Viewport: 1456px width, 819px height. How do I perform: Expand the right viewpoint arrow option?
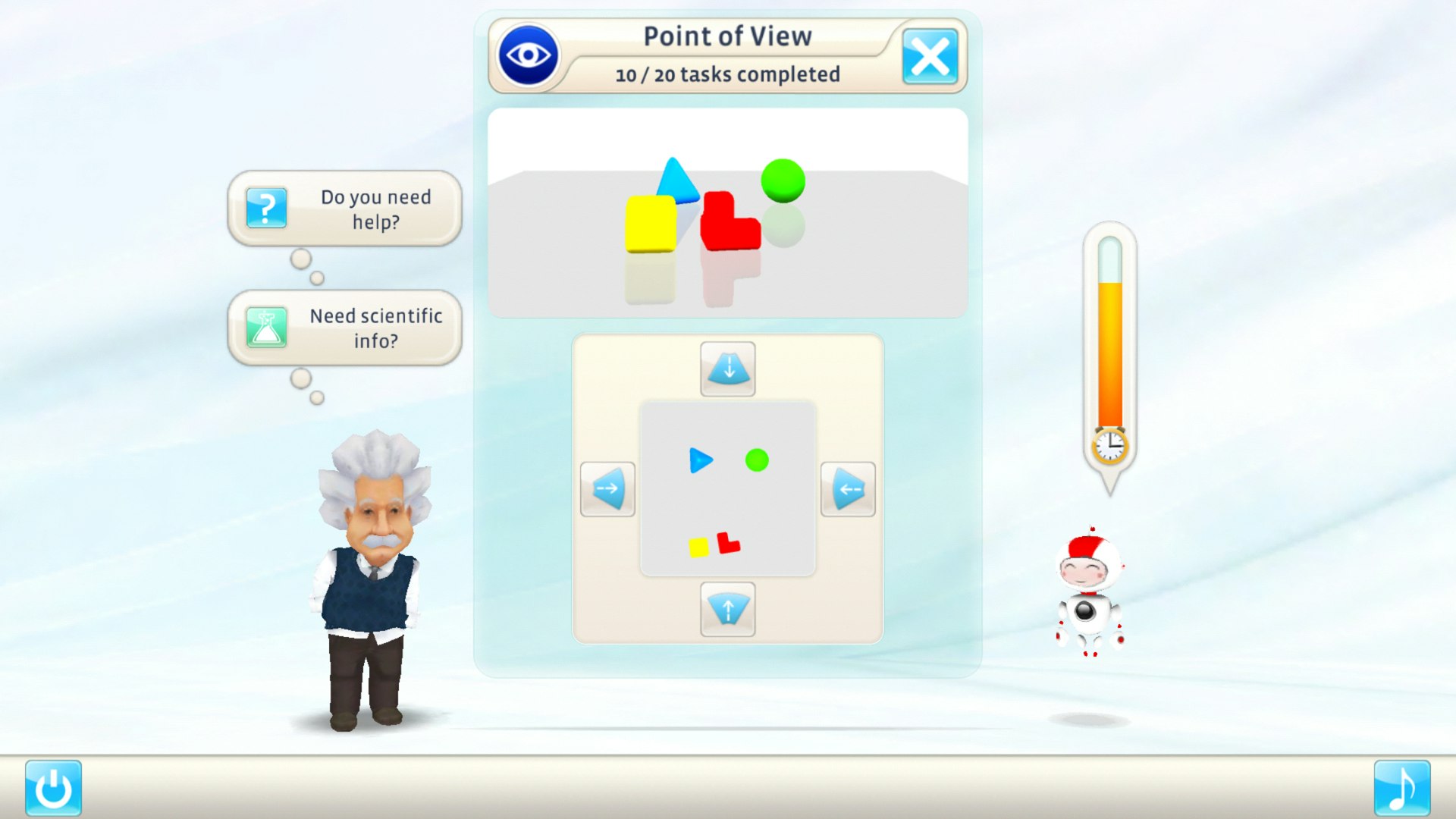pos(848,489)
